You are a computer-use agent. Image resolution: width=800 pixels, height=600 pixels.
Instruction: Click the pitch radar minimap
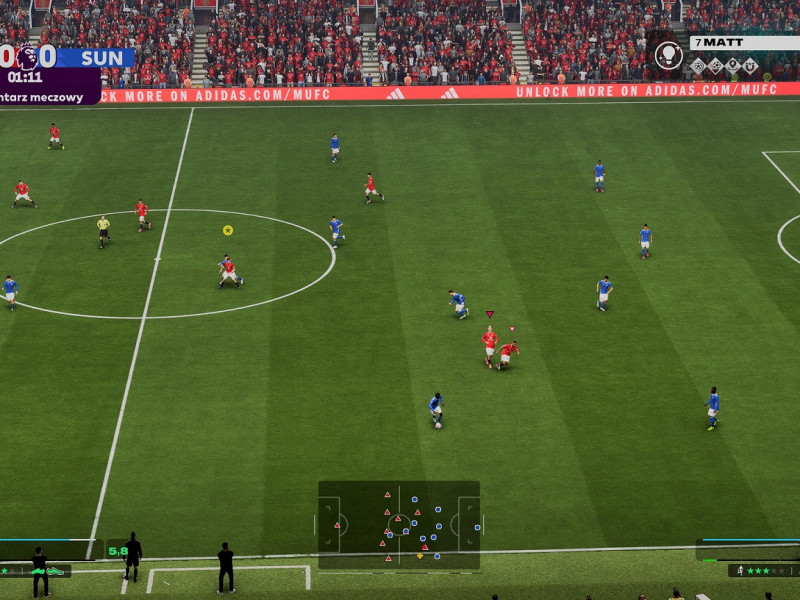coord(399,524)
